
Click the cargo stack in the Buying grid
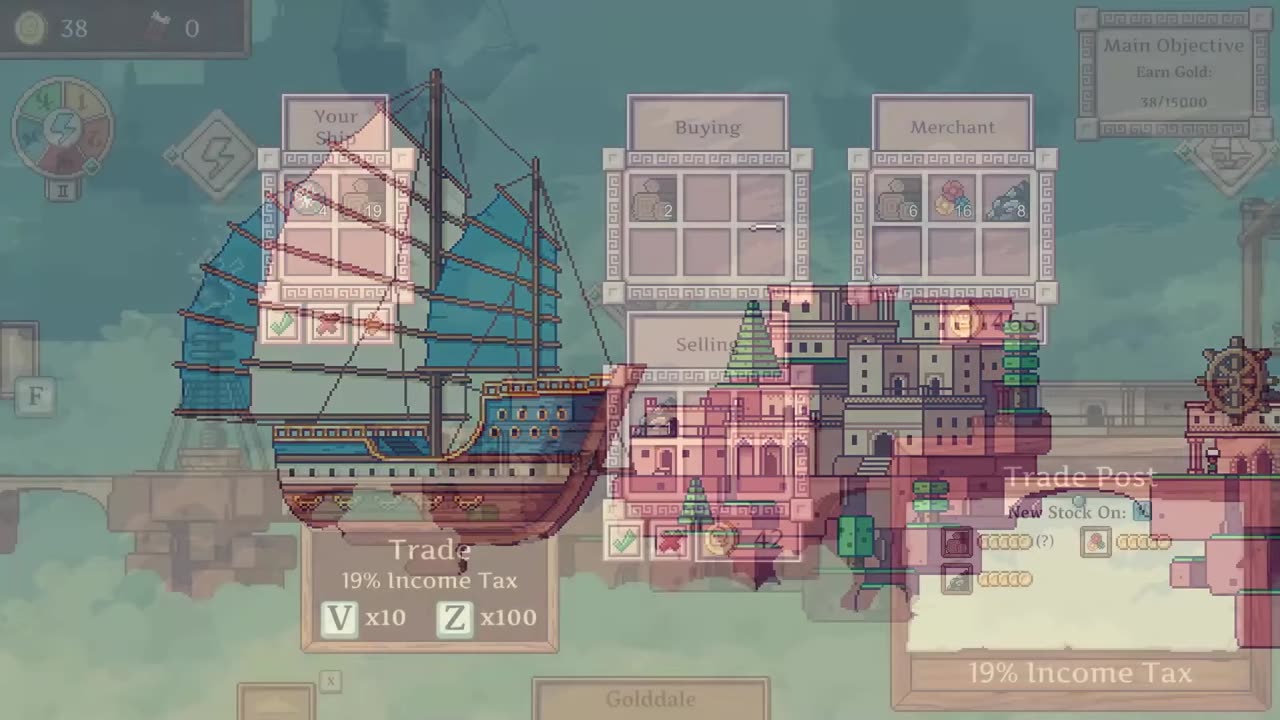(x=654, y=198)
